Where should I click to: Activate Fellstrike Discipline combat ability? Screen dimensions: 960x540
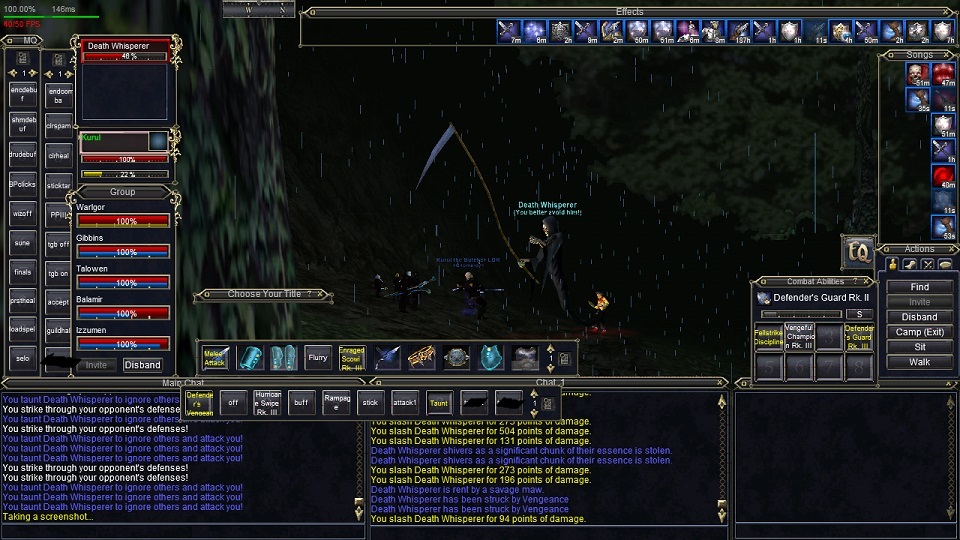(768, 336)
